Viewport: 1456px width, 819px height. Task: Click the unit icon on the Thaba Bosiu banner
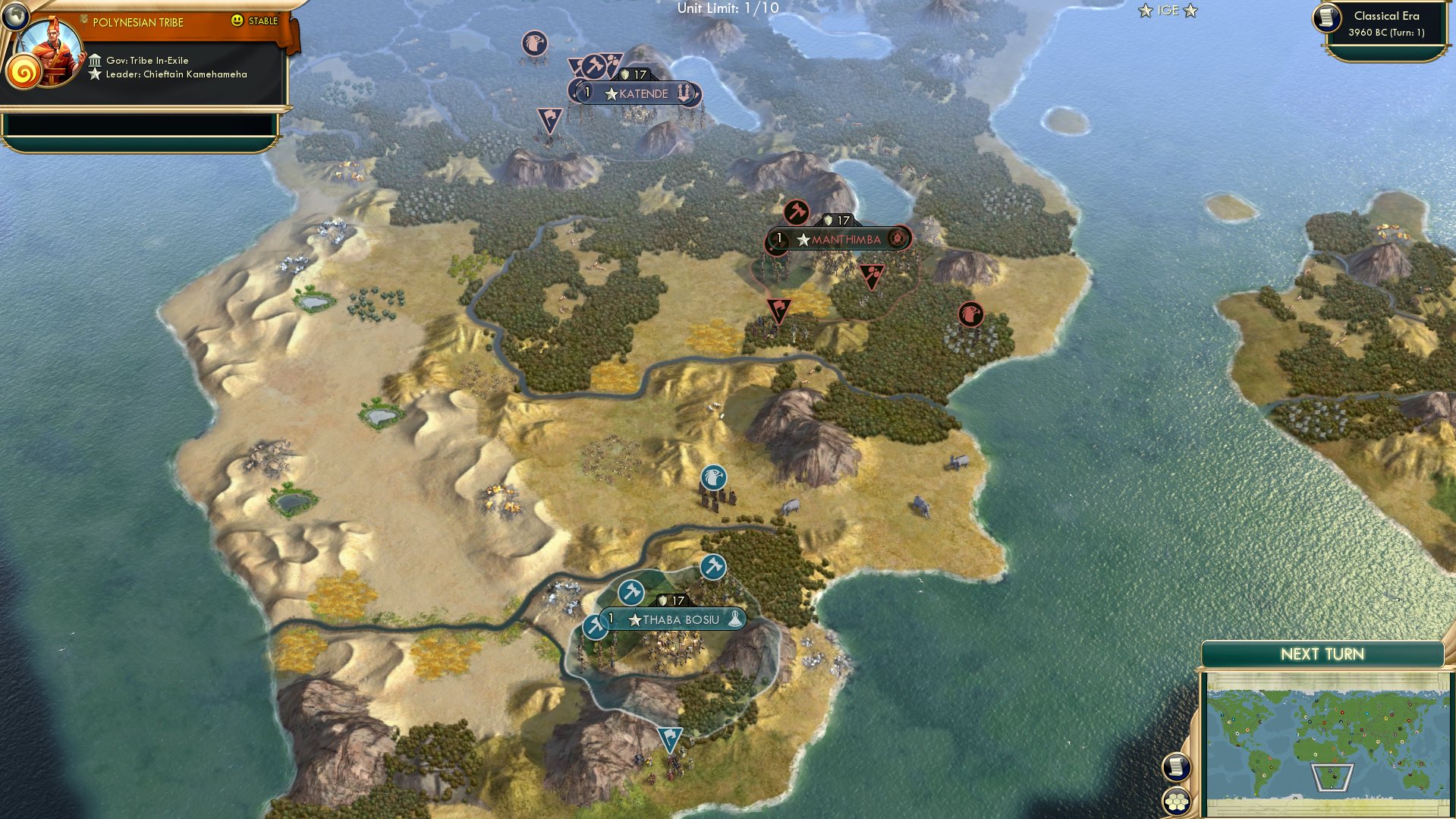734,619
